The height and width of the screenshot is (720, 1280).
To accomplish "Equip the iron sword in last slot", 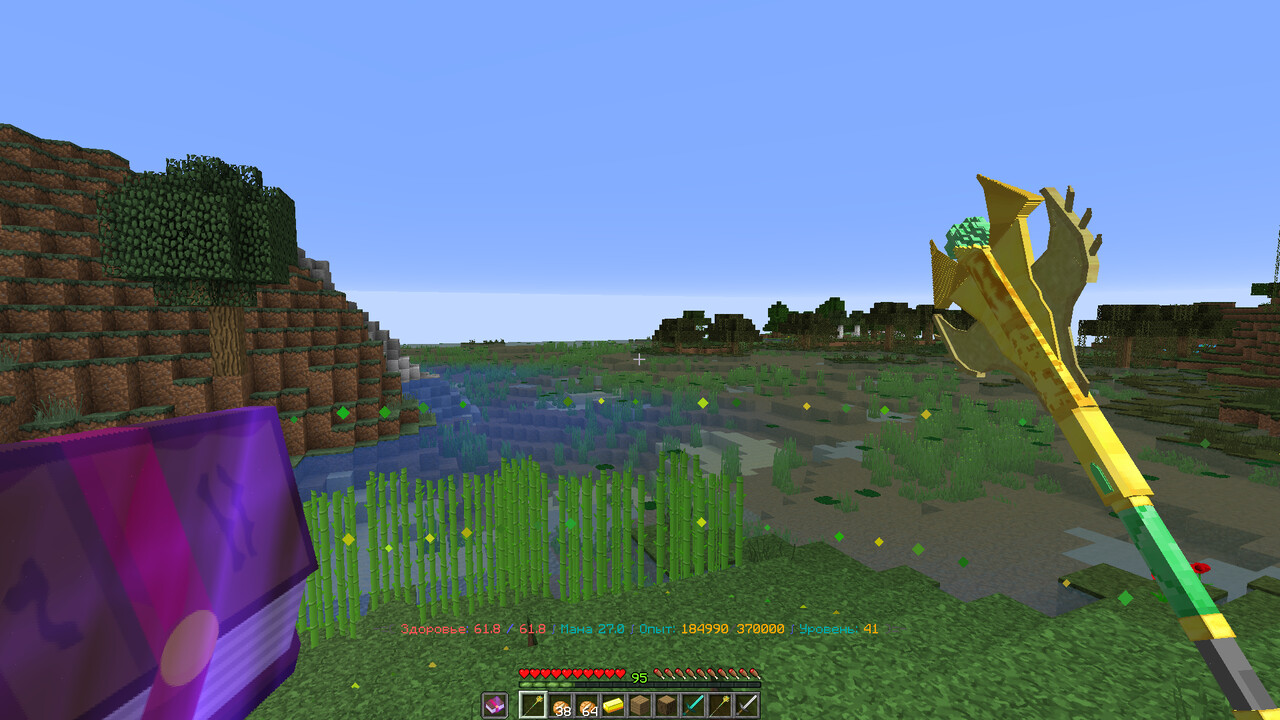I will 747,705.
